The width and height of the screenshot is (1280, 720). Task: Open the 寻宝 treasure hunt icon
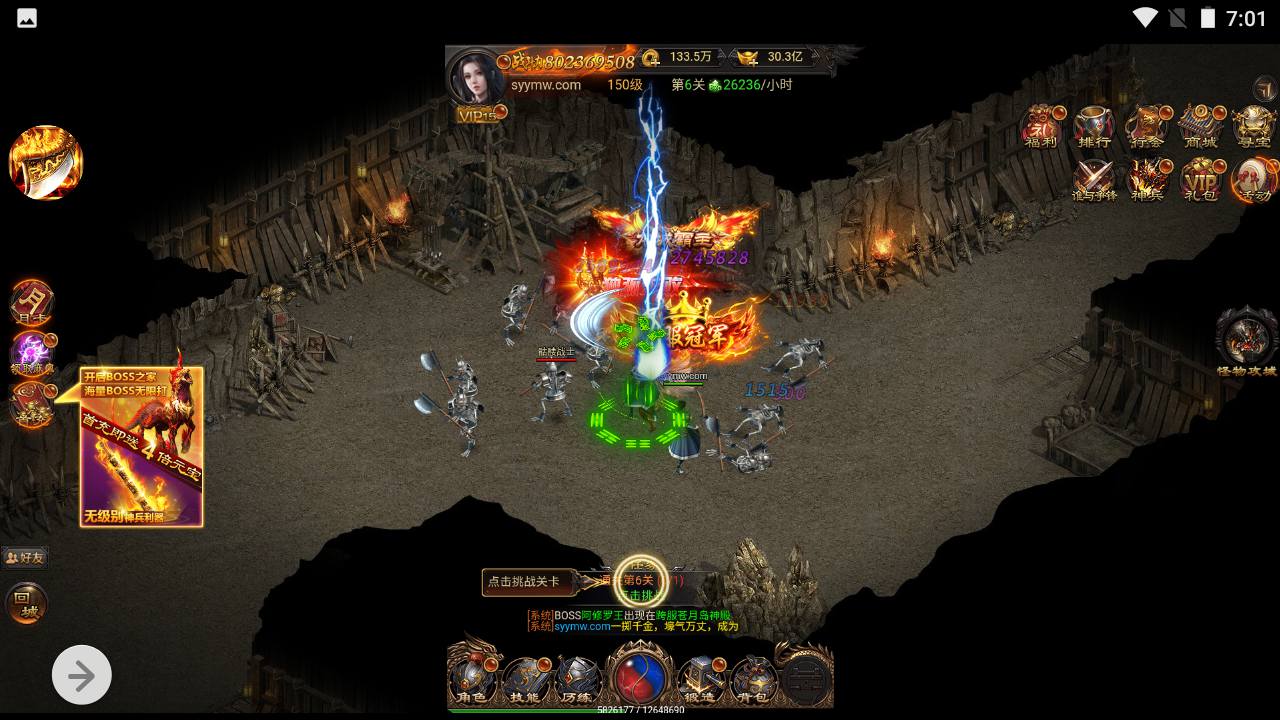pyautogui.click(x=1252, y=127)
